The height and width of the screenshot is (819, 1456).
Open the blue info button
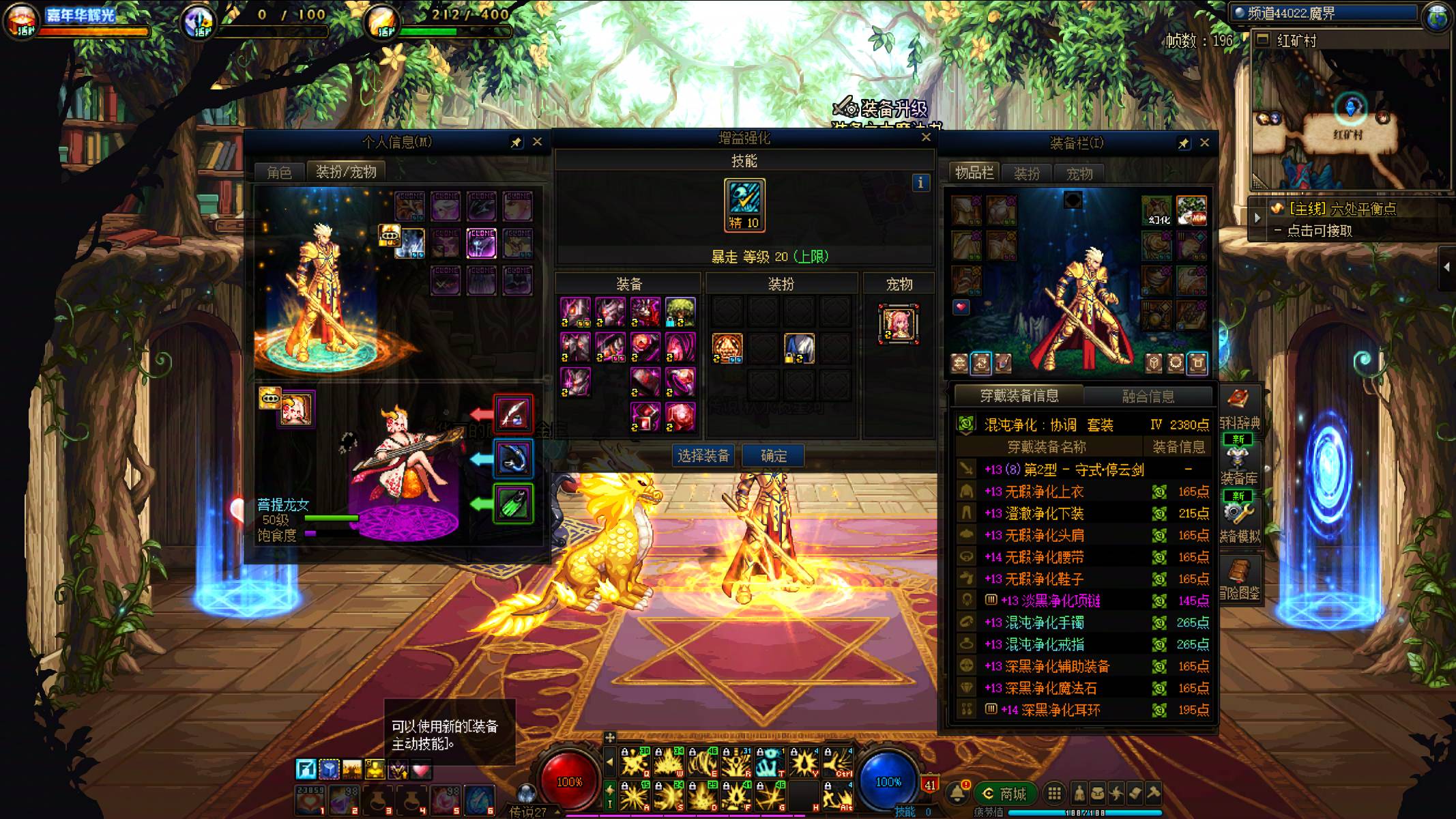click(920, 182)
